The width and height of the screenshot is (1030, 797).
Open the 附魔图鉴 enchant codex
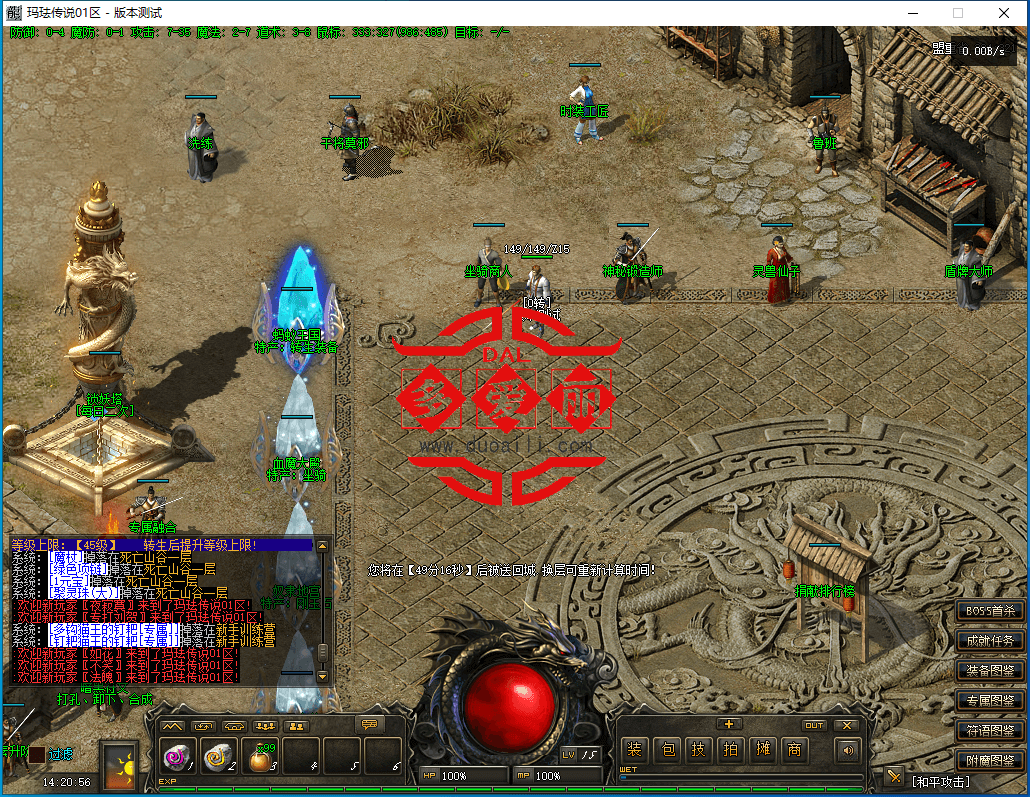[x=990, y=760]
